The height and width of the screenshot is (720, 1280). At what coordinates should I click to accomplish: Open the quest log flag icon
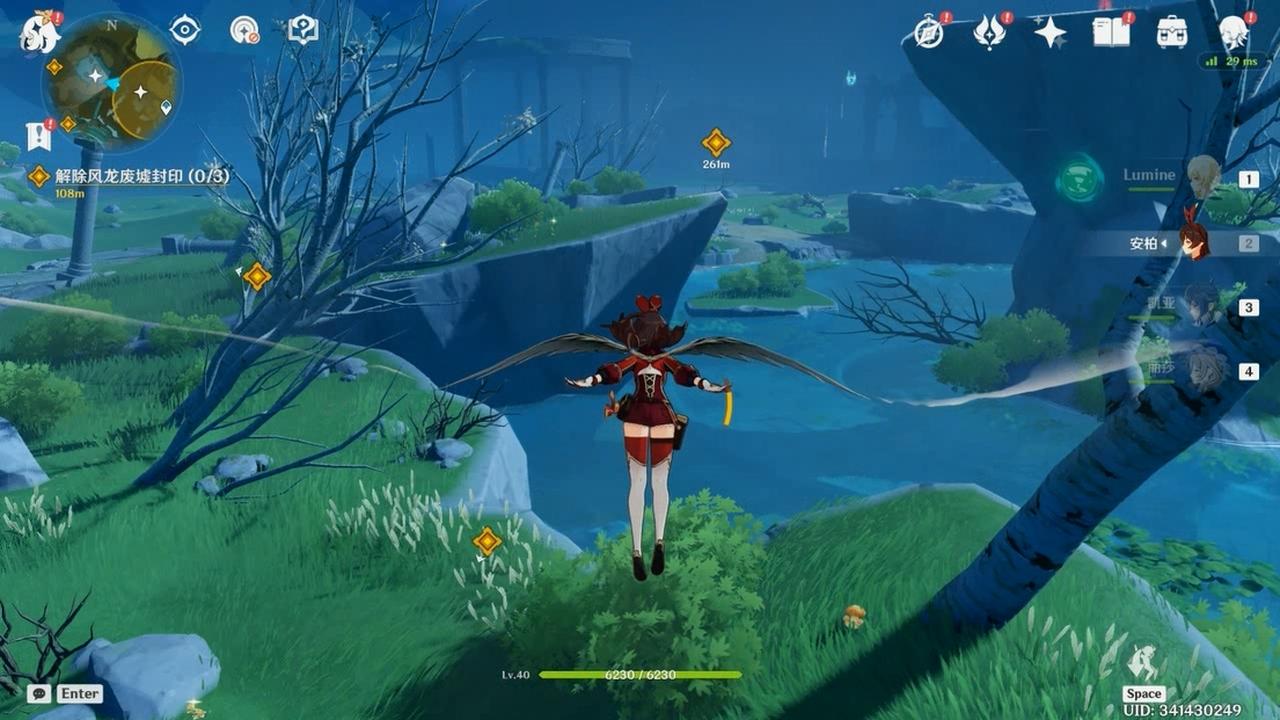click(x=39, y=137)
